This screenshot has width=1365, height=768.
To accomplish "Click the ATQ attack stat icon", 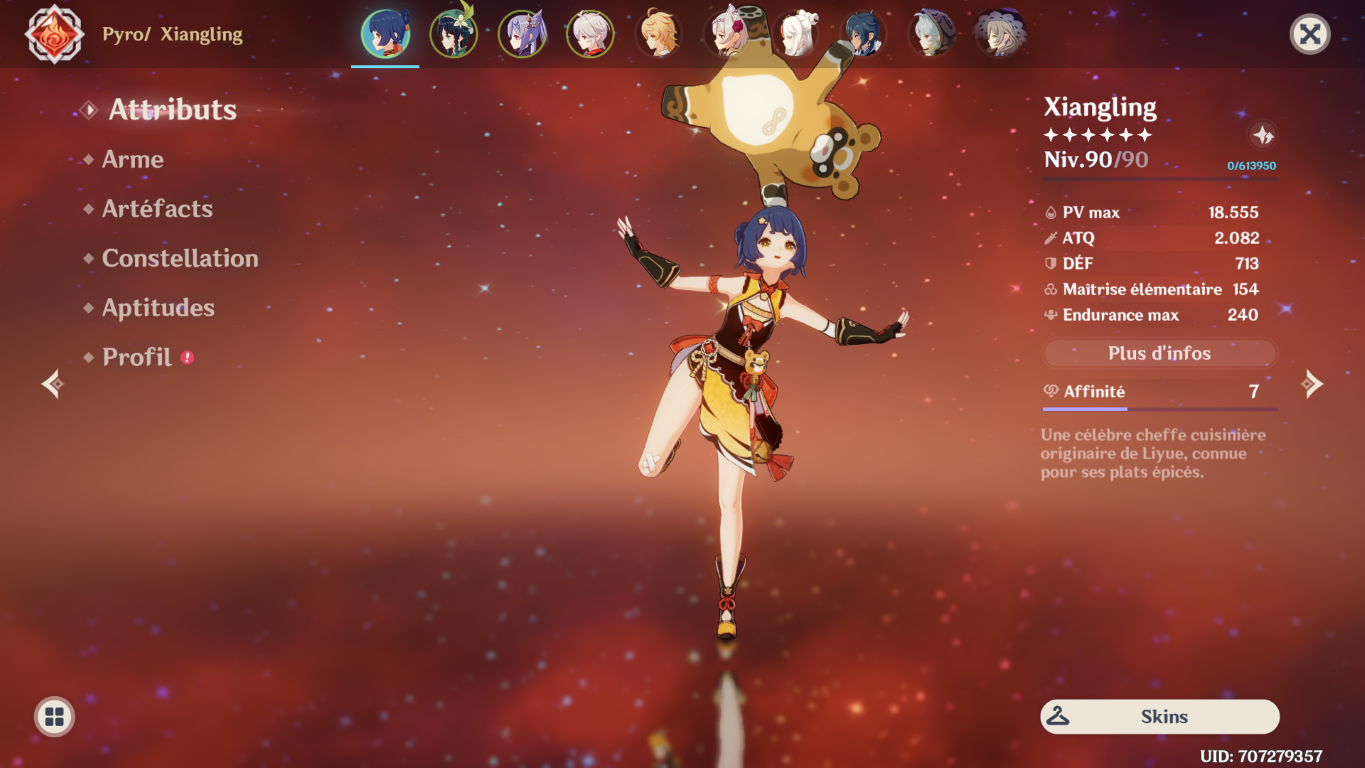I will (x=1050, y=238).
